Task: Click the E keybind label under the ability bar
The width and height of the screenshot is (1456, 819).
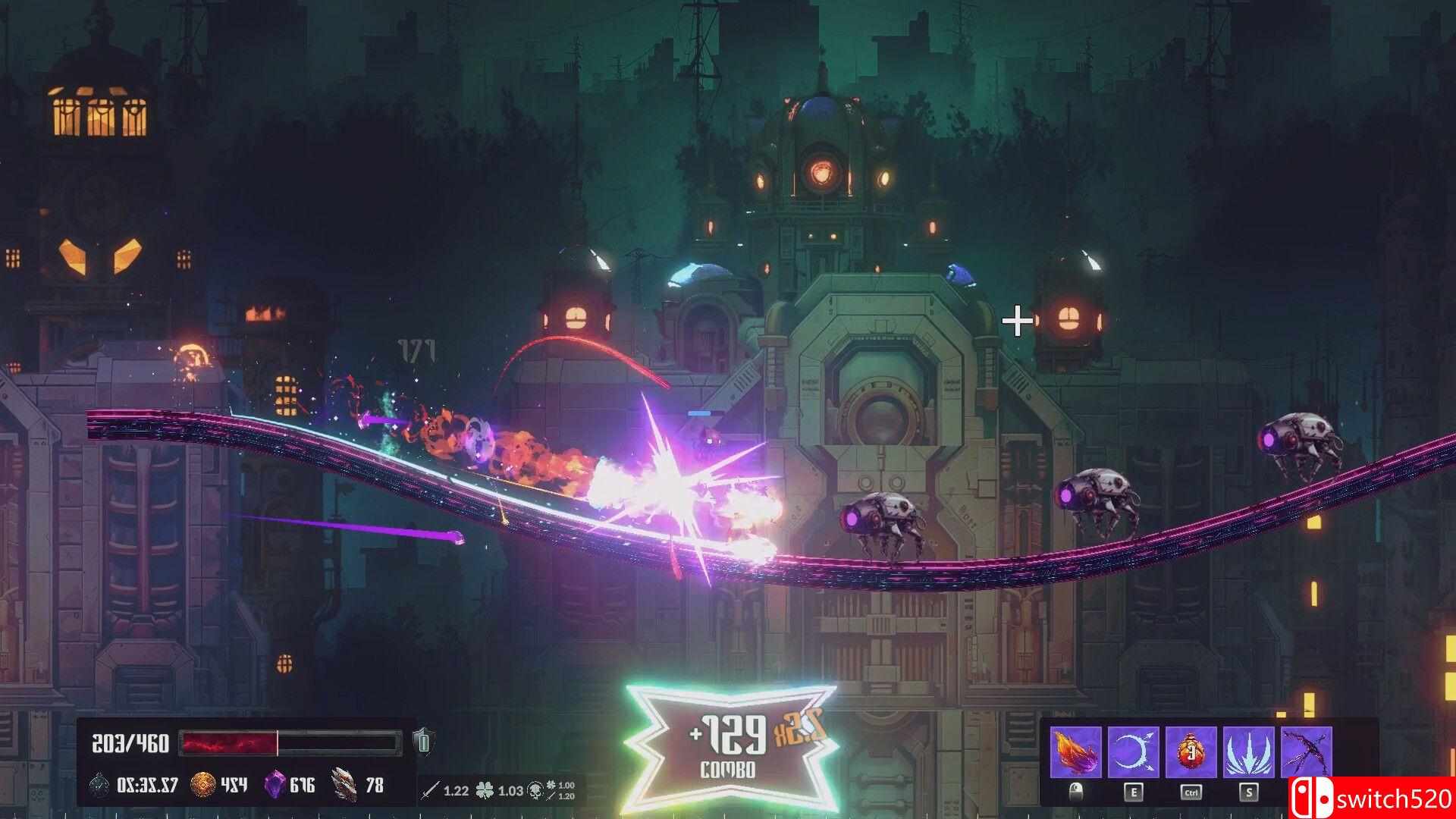Action: click(1134, 792)
